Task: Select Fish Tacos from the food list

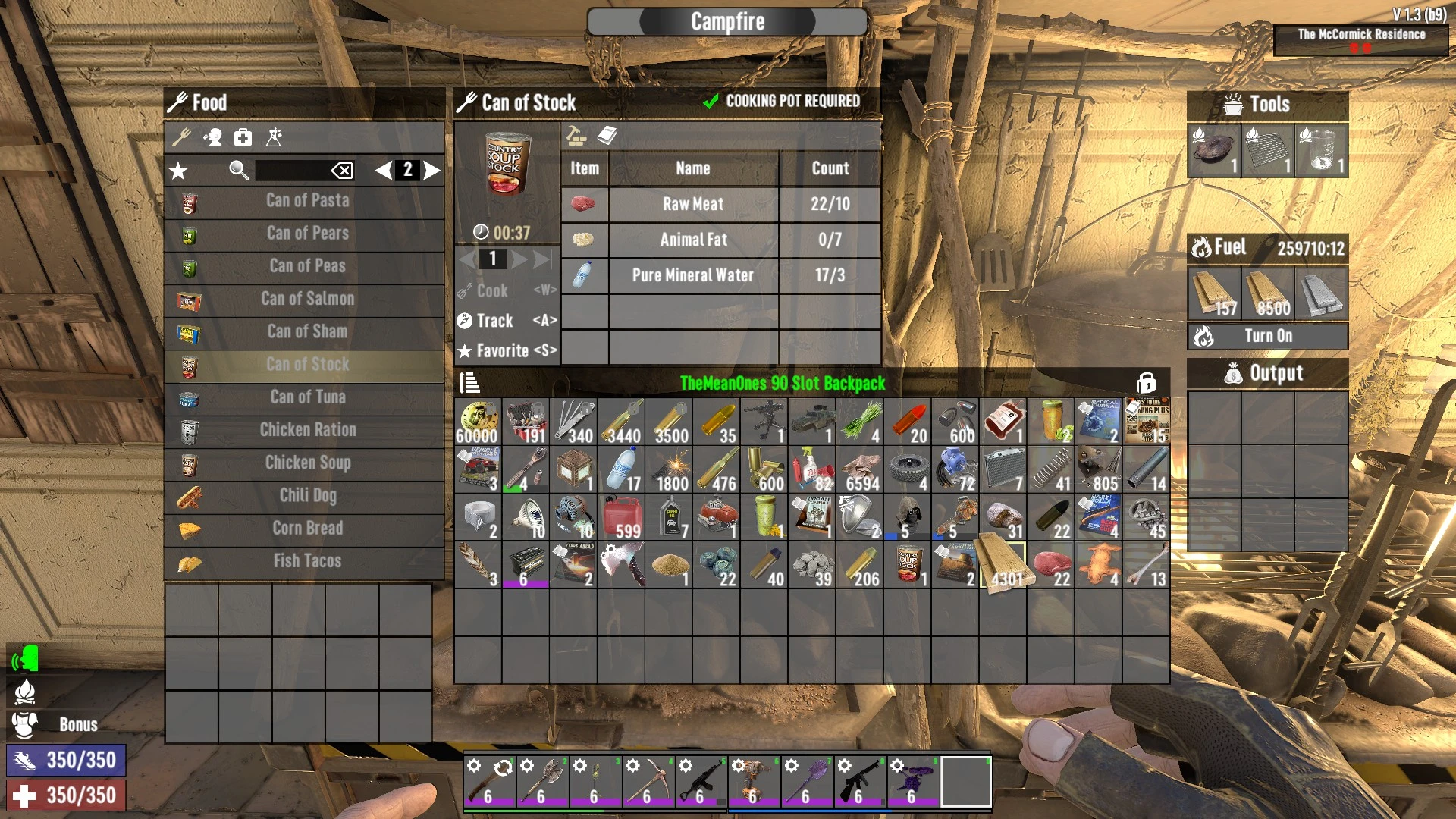Action: (306, 561)
